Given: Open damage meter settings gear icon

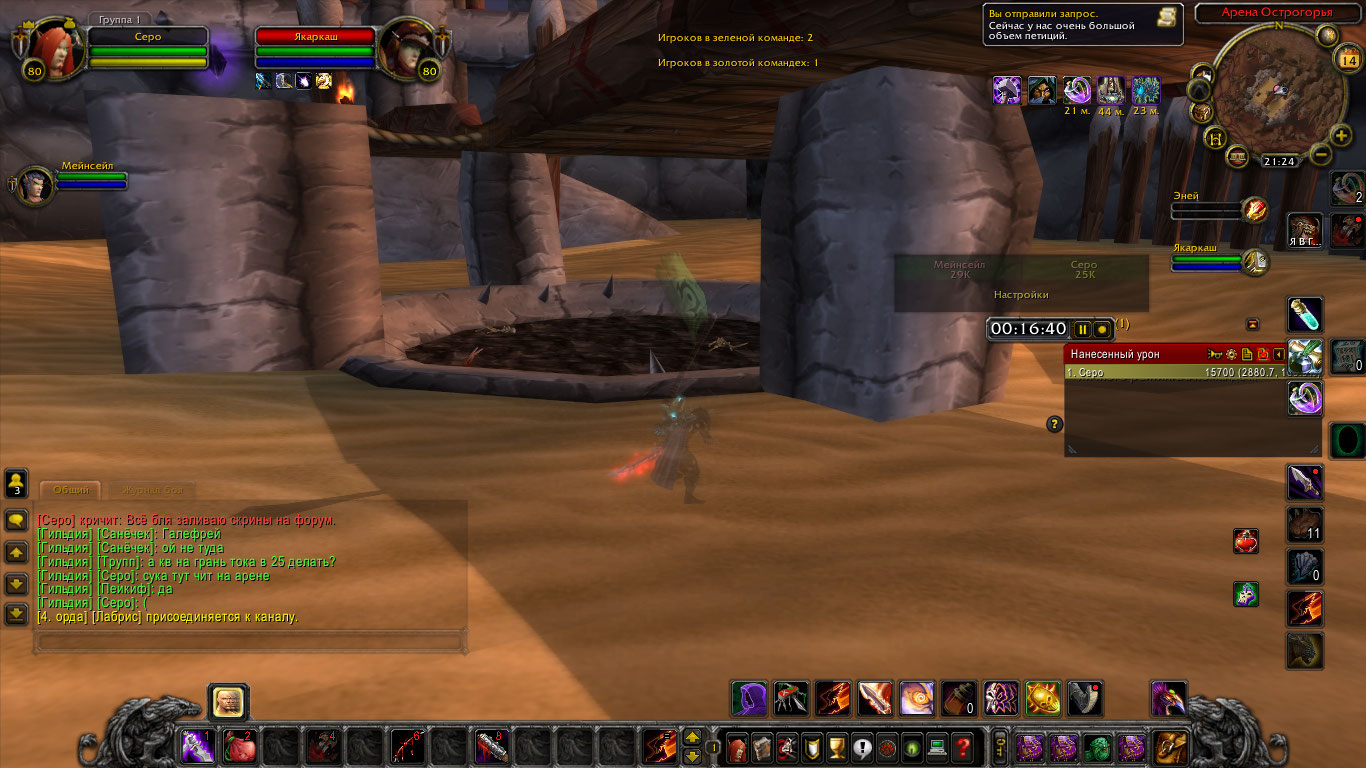Looking at the screenshot, I should (x=1231, y=354).
